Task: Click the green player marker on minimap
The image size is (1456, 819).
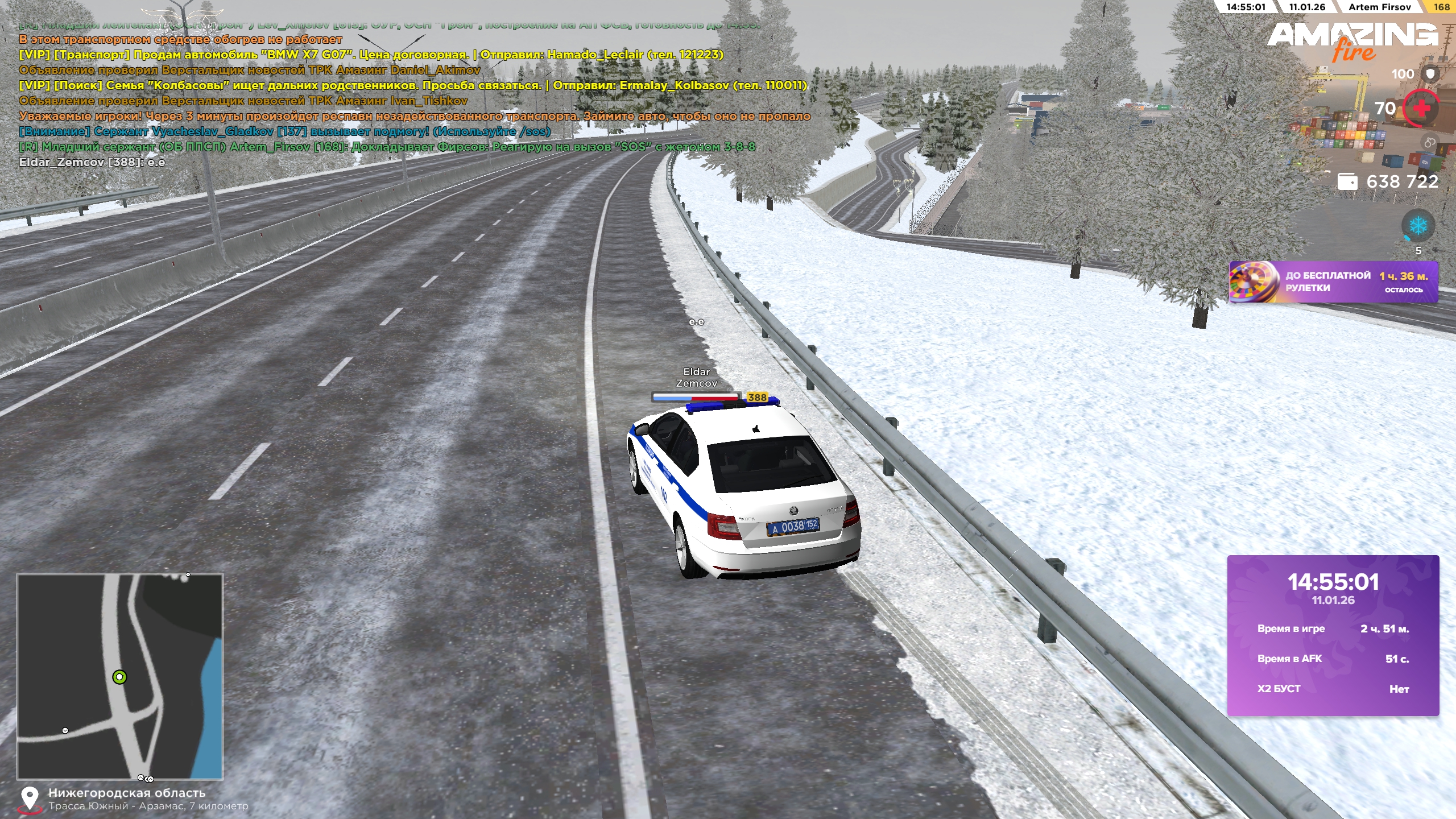Action: coord(119,677)
